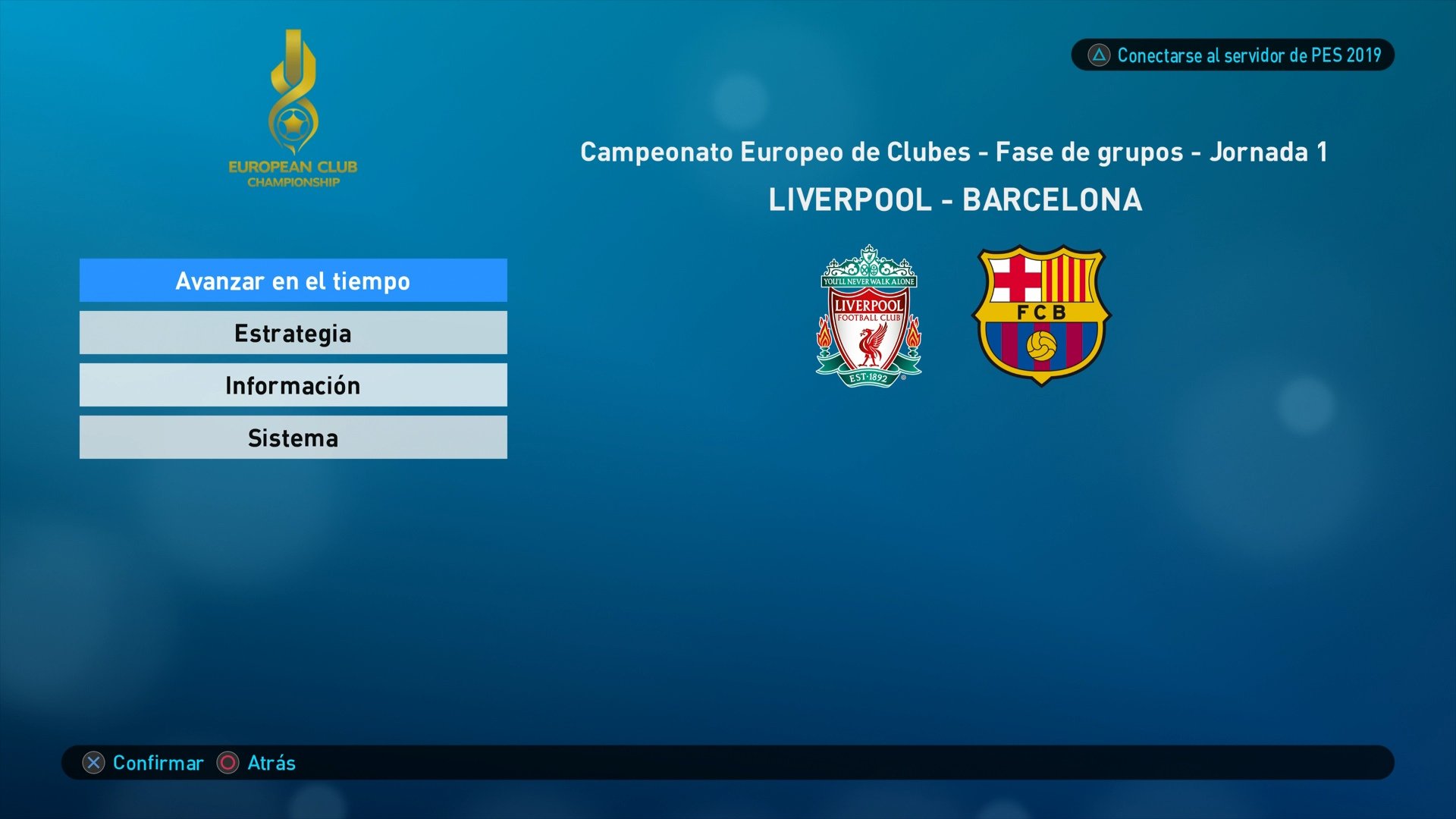
Task: Open the Sistema menu entry
Action: pyautogui.click(x=293, y=437)
